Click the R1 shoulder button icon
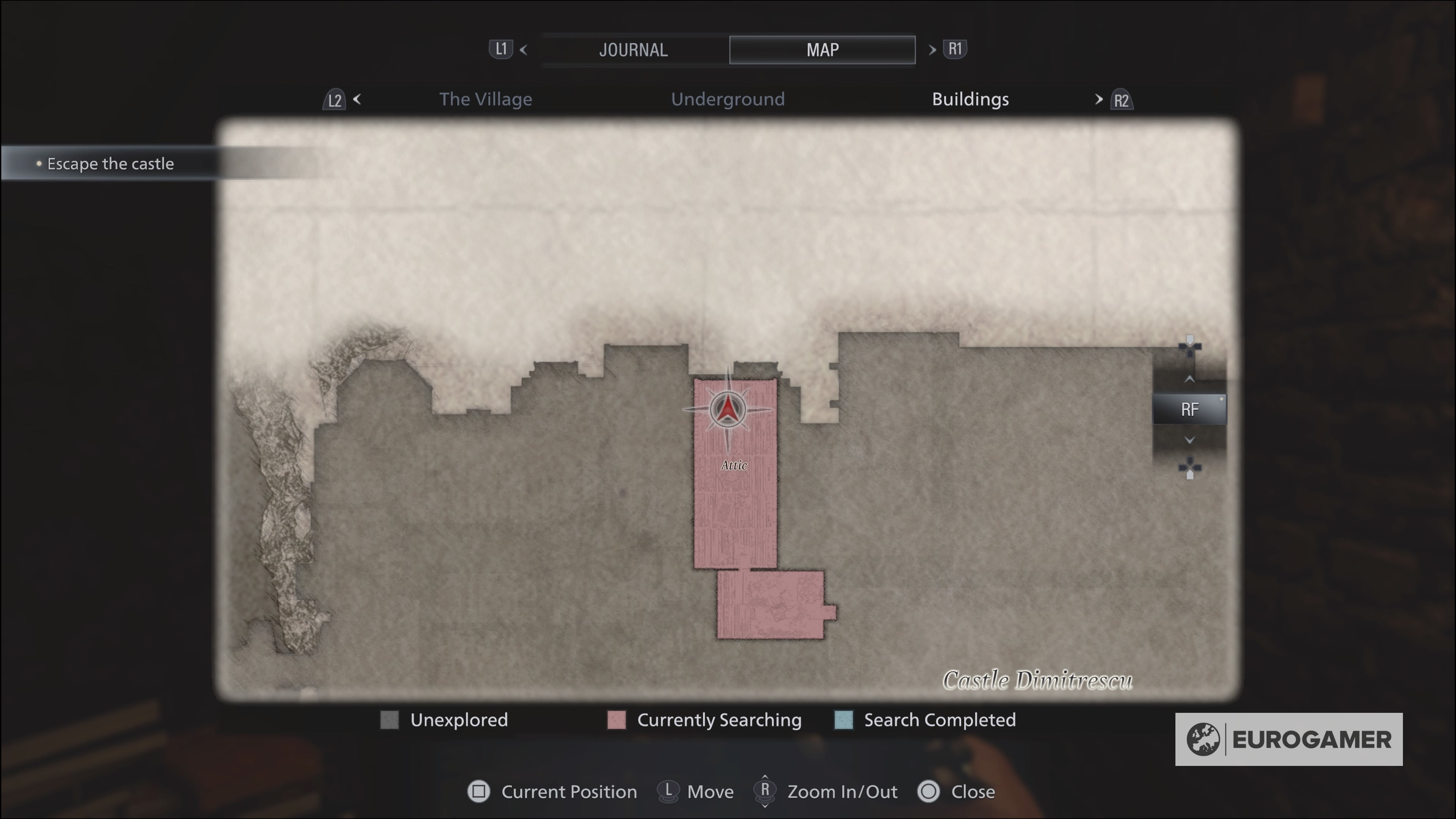Viewport: 1456px width, 819px height. 955,49
